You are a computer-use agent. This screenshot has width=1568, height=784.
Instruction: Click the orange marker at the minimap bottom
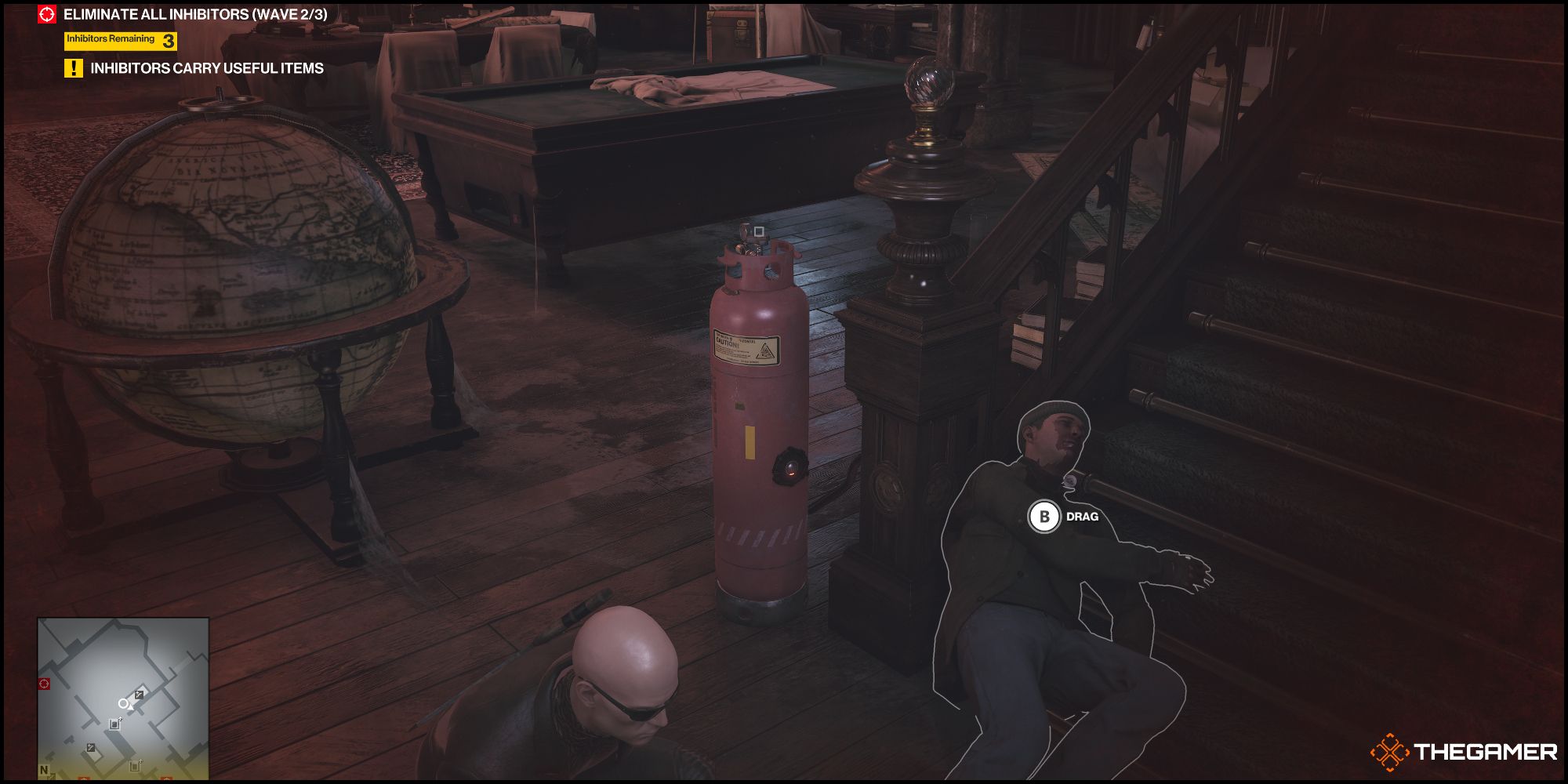click(x=85, y=778)
